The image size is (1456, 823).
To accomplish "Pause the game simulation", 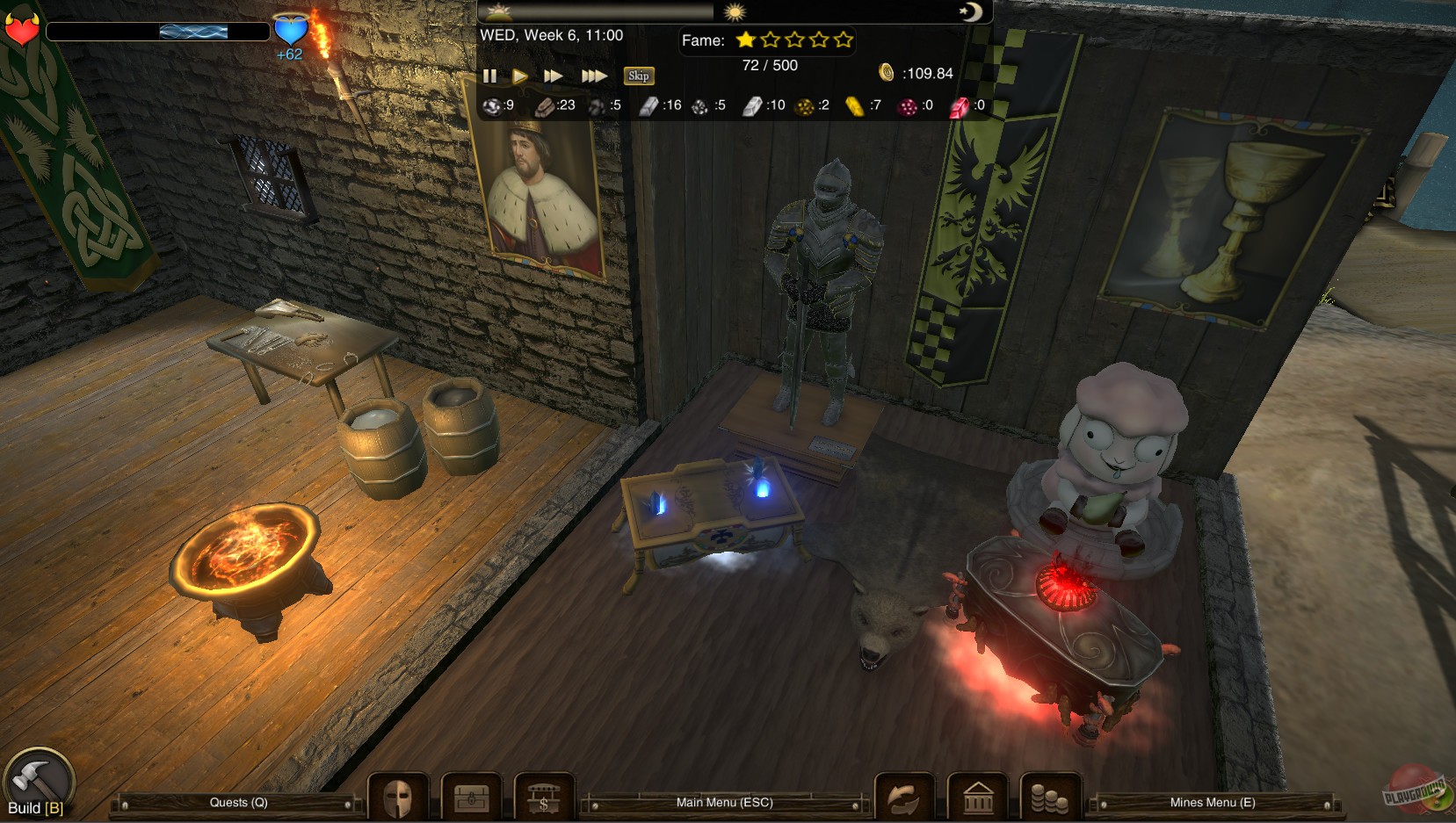I will (490, 76).
